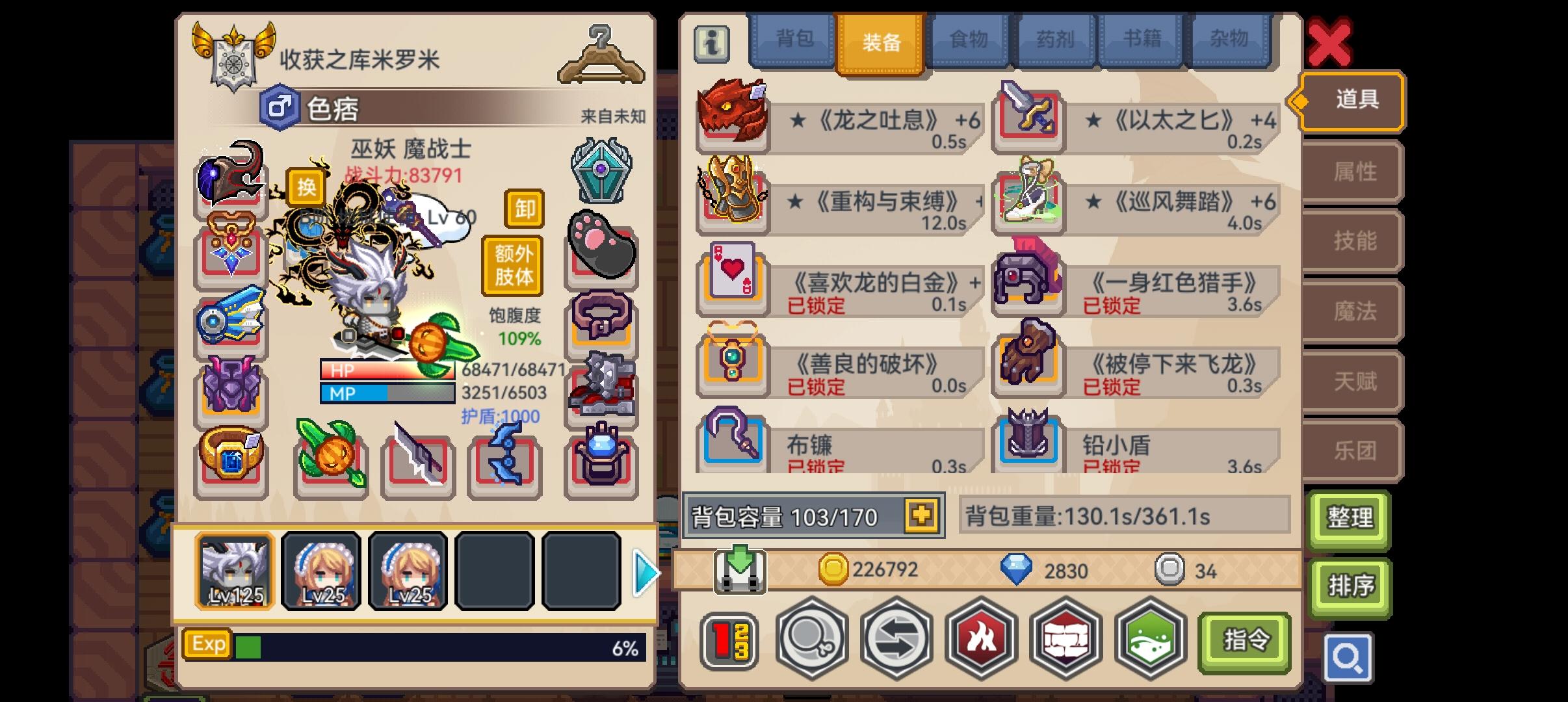Toggle the 换 swap button on character portrait
1568x702 pixels.
click(307, 188)
